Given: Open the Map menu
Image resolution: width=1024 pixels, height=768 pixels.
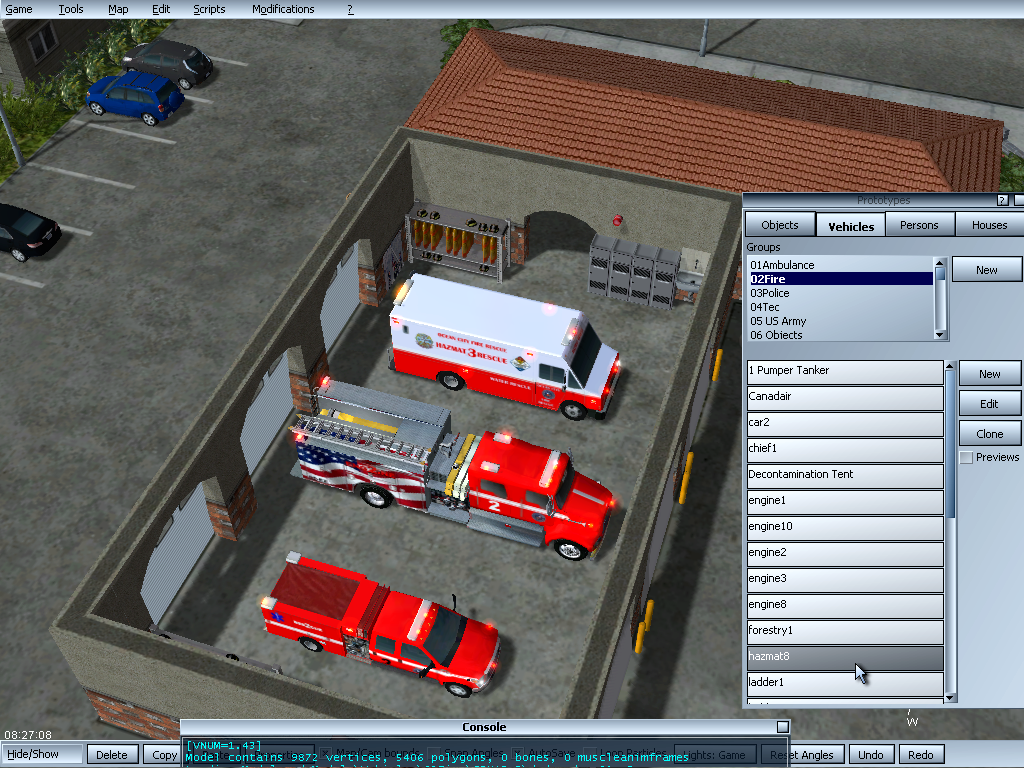Looking at the screenshot, I should (118, 9).
